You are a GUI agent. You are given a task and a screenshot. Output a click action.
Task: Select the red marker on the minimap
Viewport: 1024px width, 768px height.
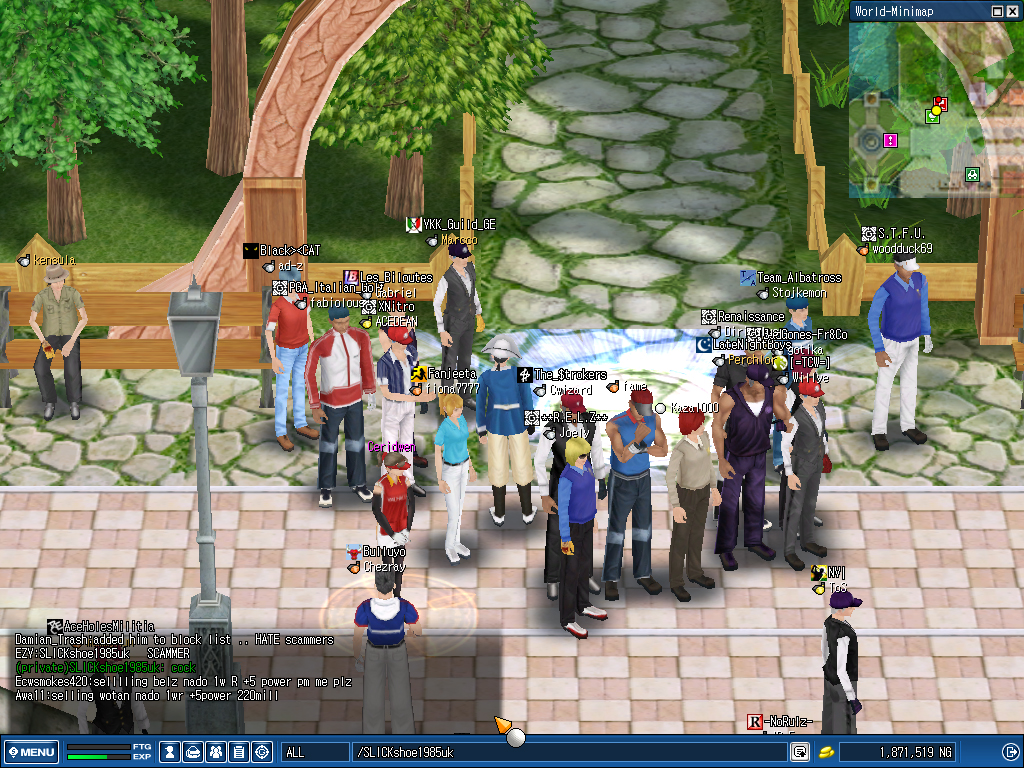click(x=940, y=103)
